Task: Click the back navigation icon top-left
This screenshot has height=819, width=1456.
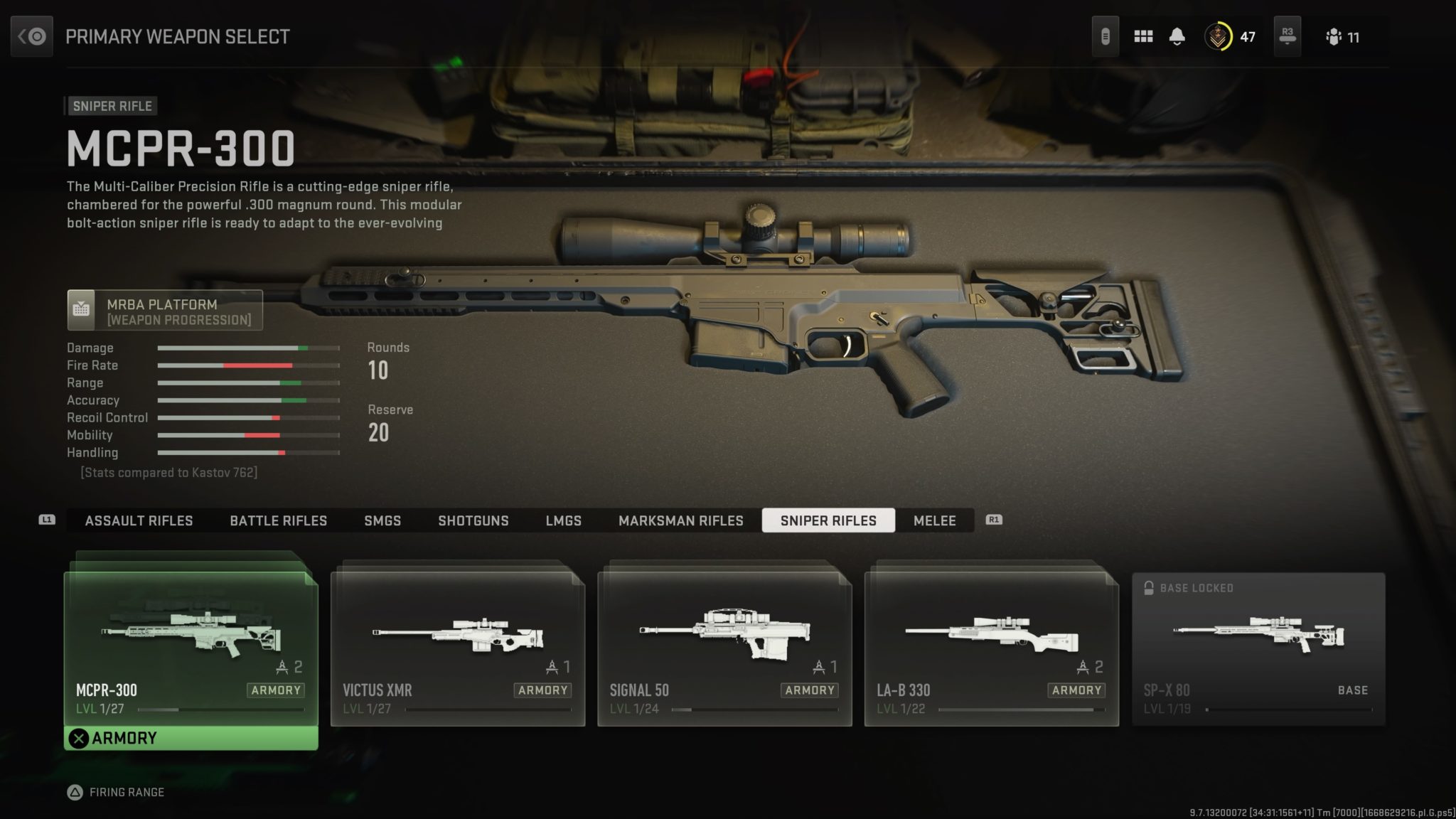Action: [x=31, y=36]
